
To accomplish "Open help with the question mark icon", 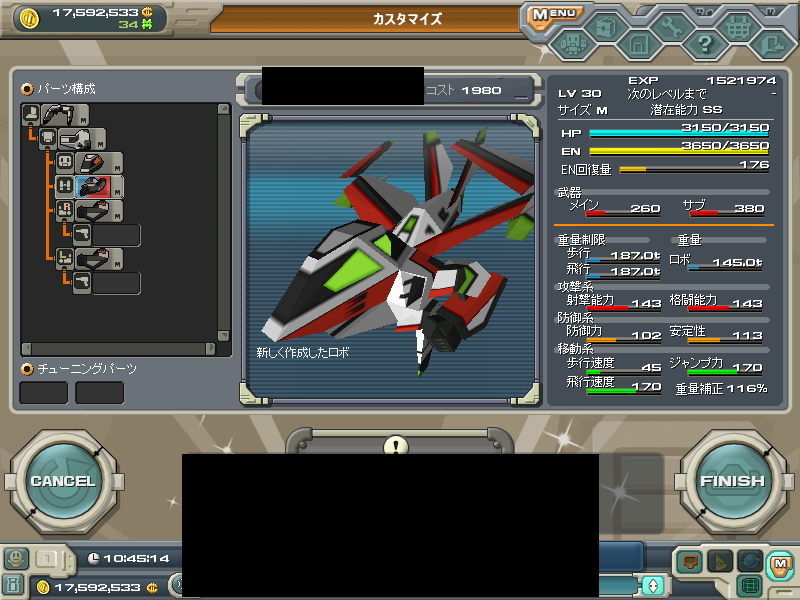I will click(705, 44).
